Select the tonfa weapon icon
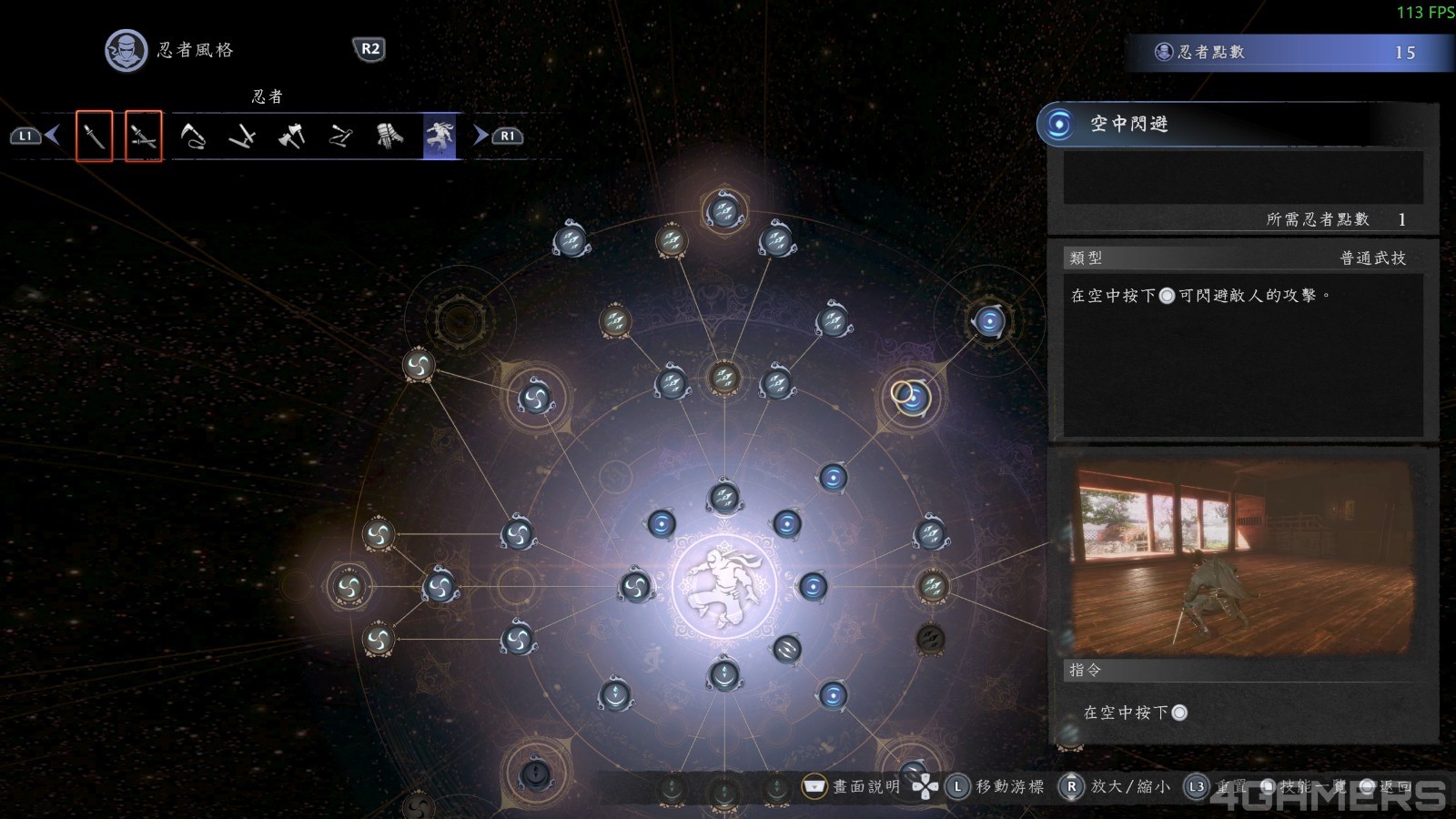 (x=243, y=136)
